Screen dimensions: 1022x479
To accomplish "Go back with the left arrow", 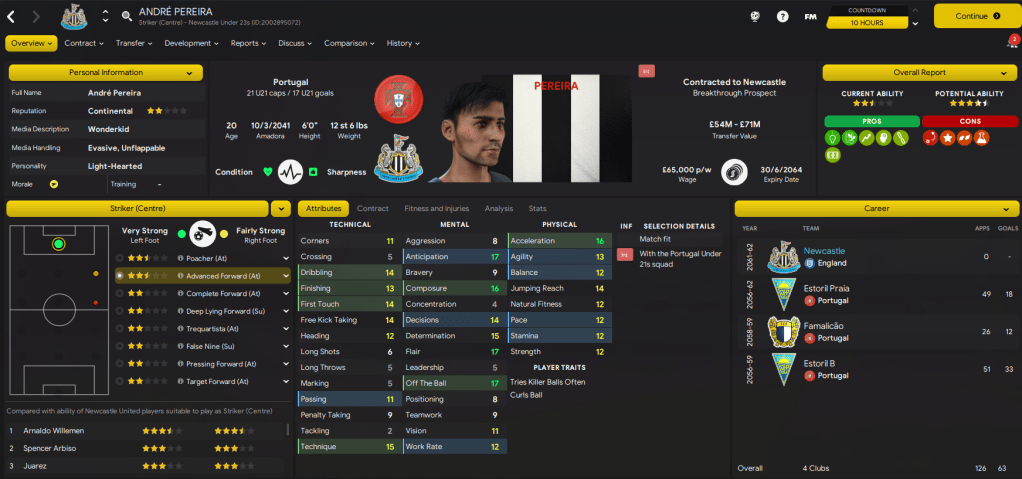I will click(11, 16).
